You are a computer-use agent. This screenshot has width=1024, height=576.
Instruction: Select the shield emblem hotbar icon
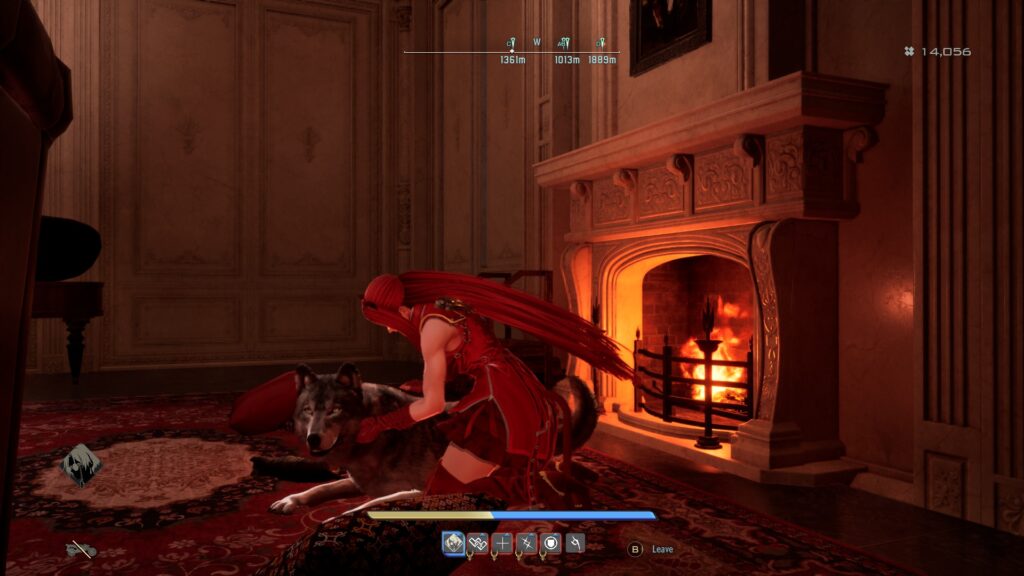pos(550,543)
